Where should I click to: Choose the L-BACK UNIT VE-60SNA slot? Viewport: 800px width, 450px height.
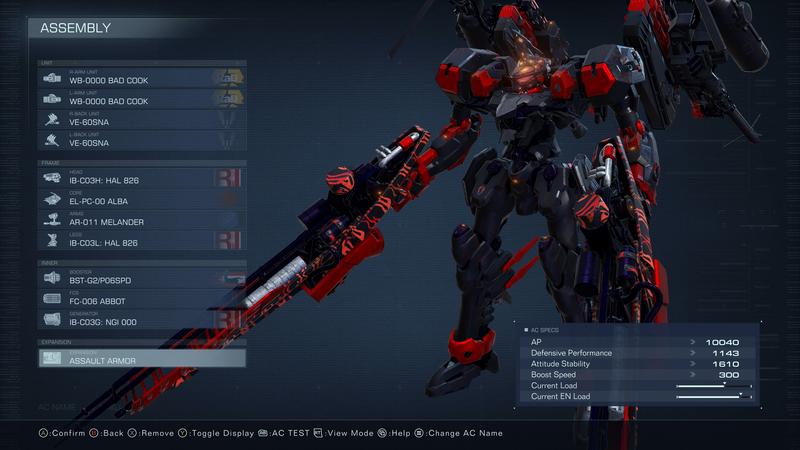[x=141, y=141]
